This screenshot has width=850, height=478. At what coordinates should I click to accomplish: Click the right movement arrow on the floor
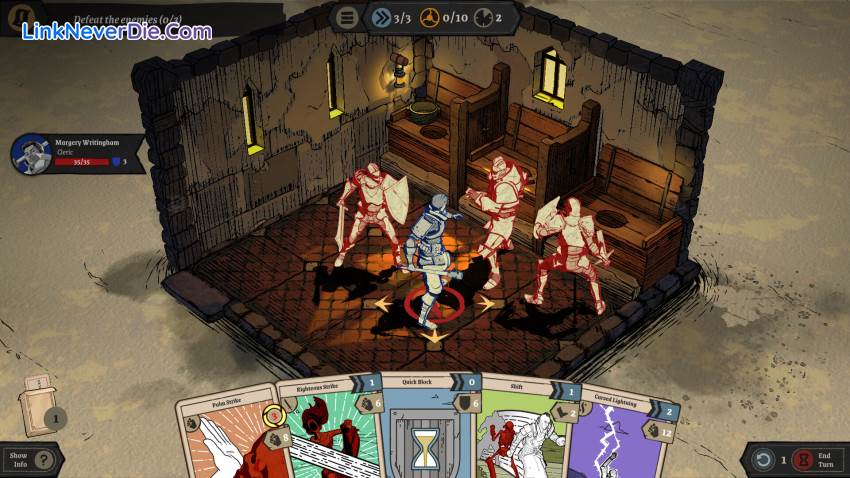[486, 302]
